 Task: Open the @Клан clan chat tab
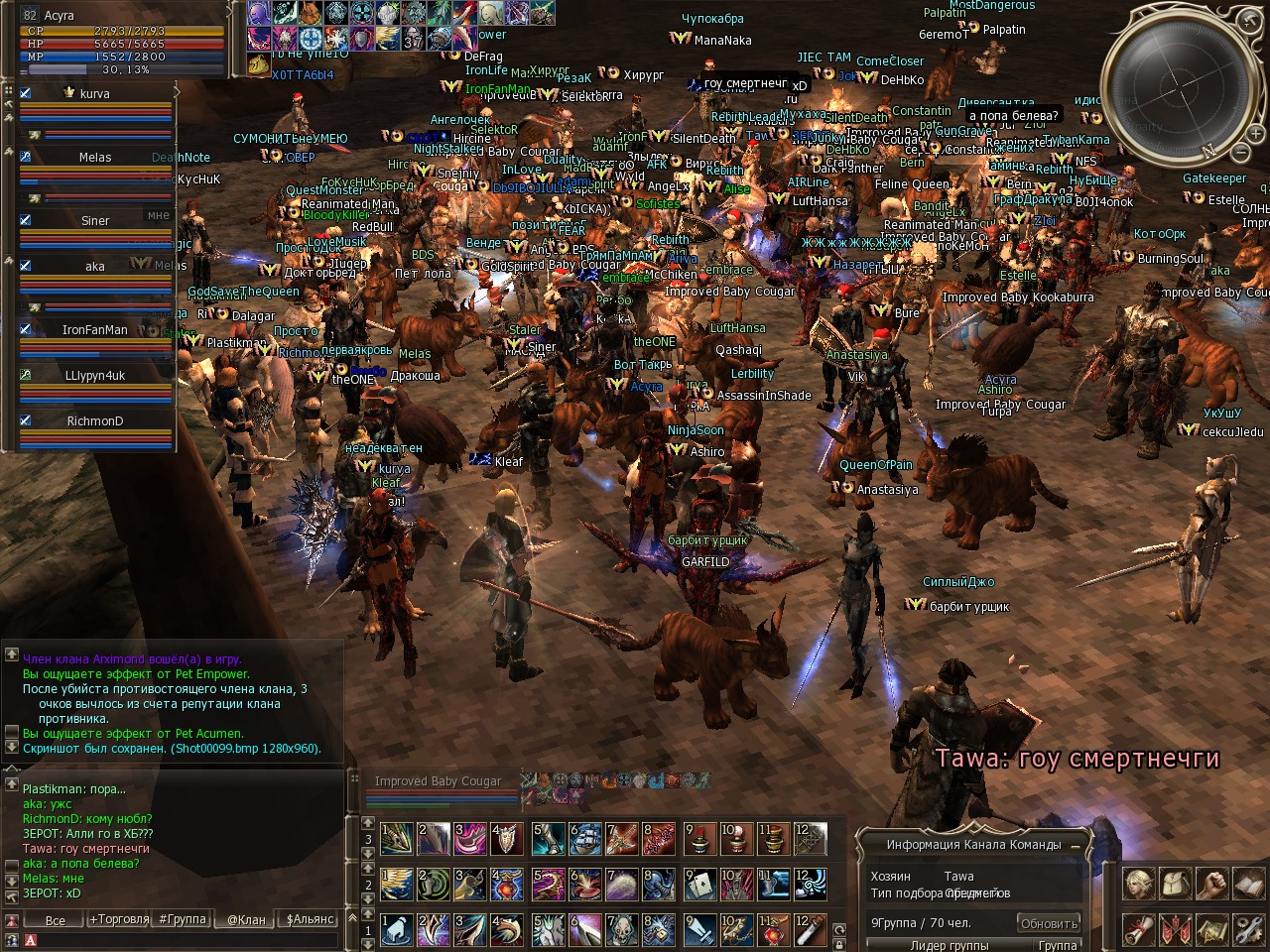(246, 920)
